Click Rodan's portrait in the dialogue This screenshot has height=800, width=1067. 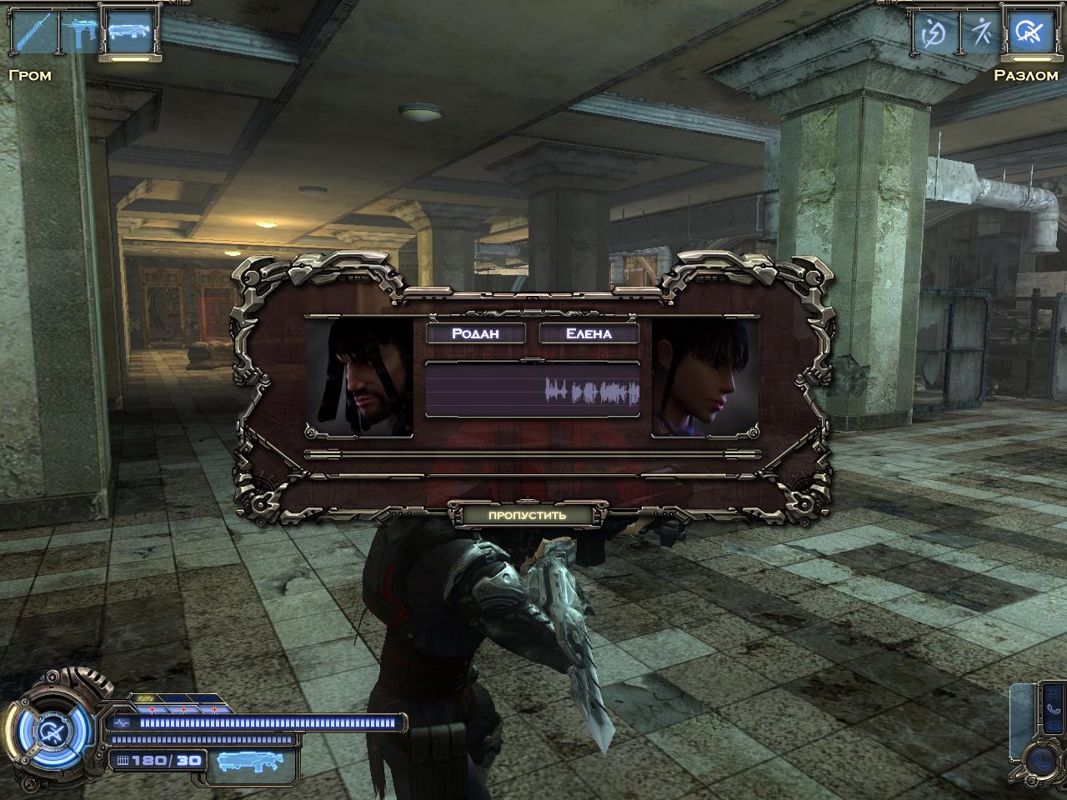pyautogui.click(x=360, y=377)
